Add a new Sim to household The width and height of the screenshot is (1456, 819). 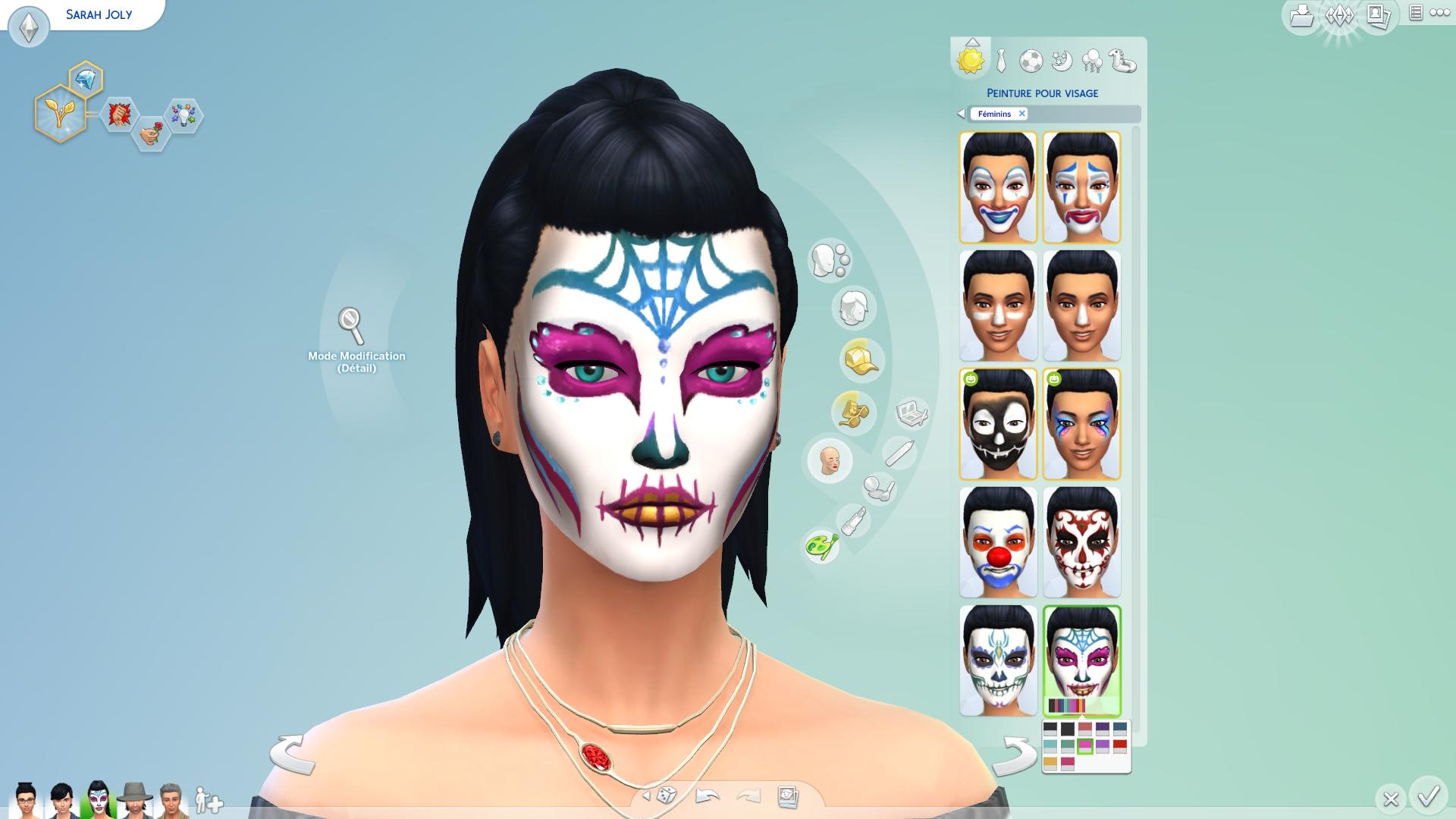pyautogui.click(x=209, y=801)
